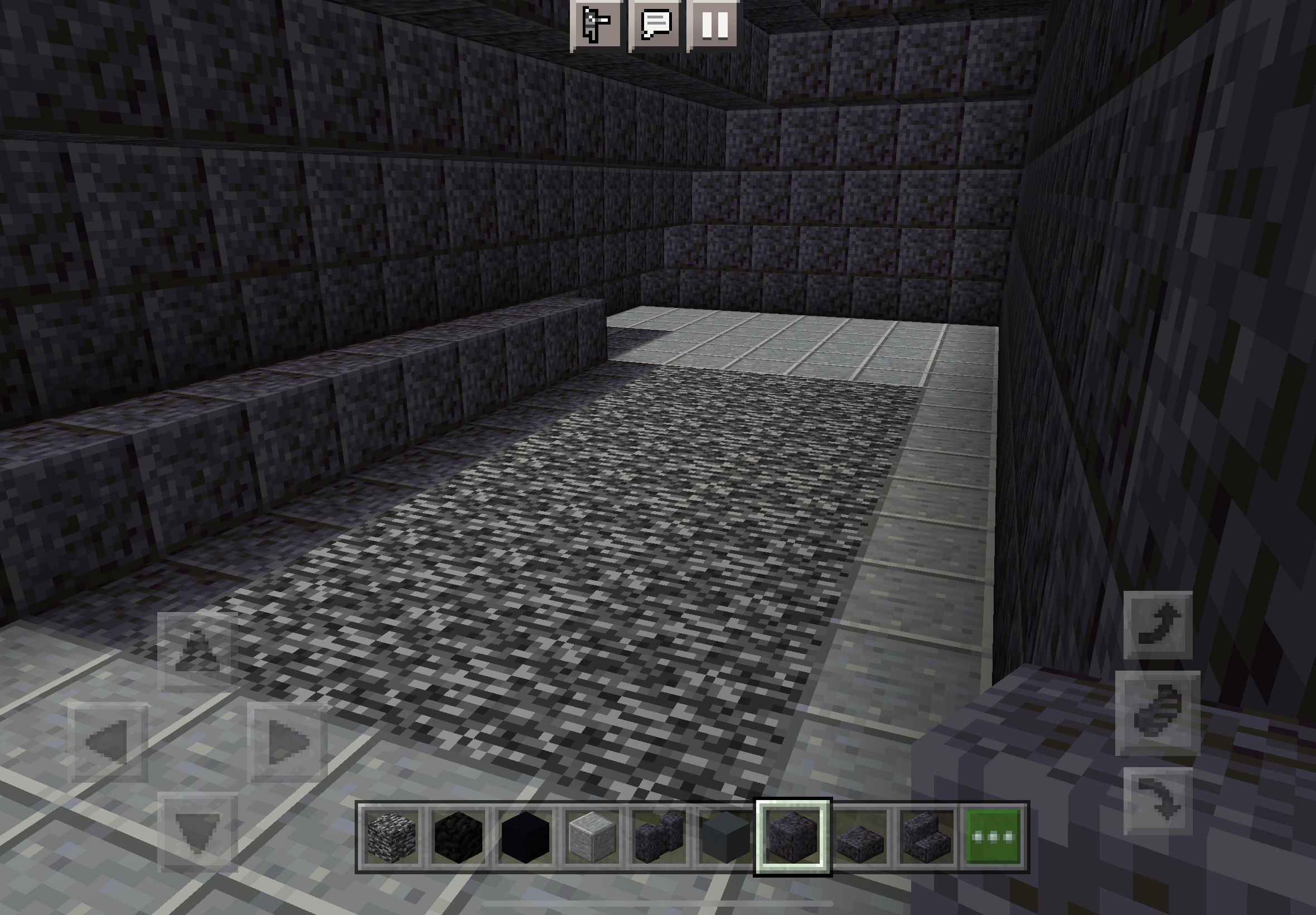
Task: Select the dark gray concrete slot
Action: [x=726, y=836]
